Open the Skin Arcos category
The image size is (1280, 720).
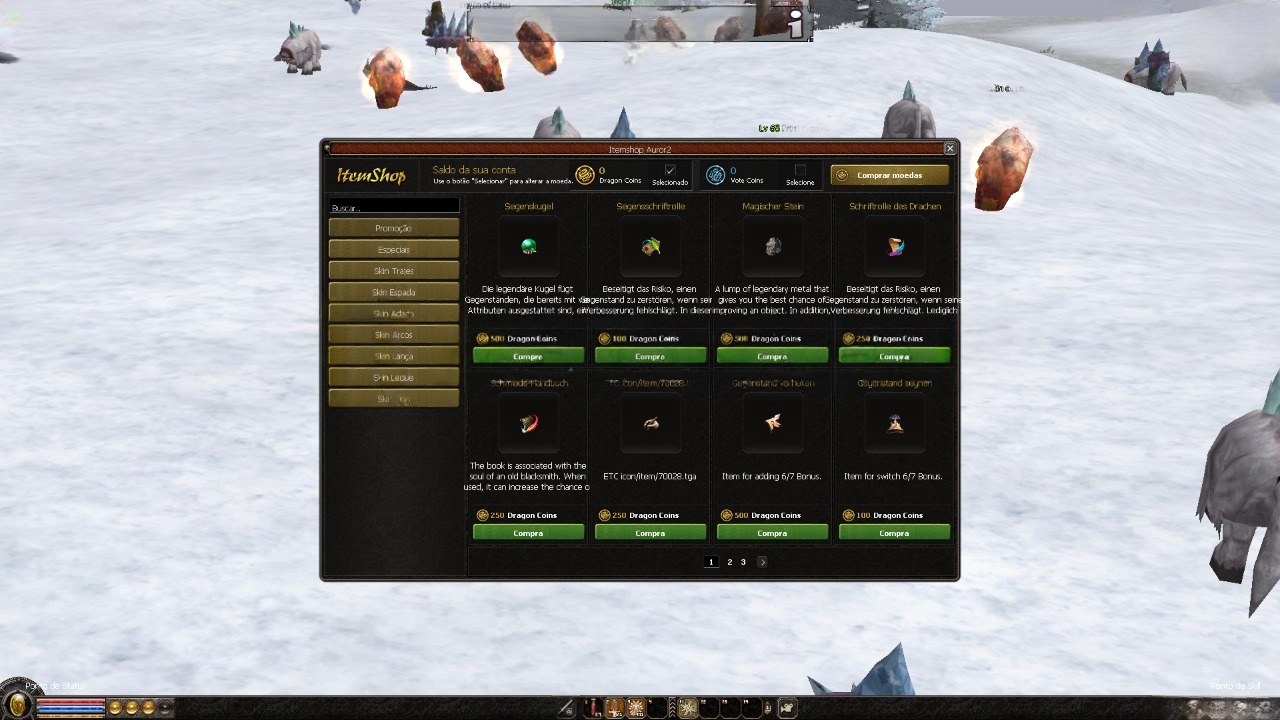pos(394,335)
